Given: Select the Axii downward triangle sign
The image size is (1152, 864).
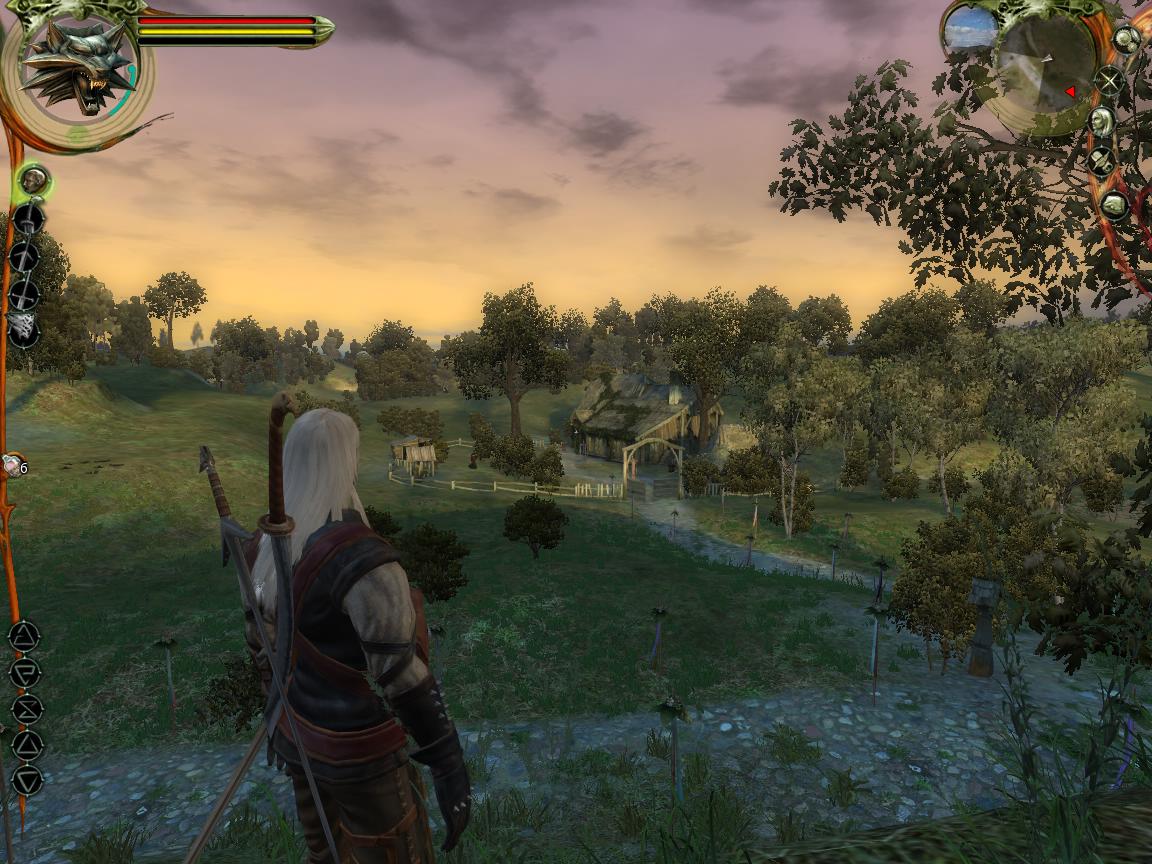Looking at the screenshot, I should coord(26,780).
